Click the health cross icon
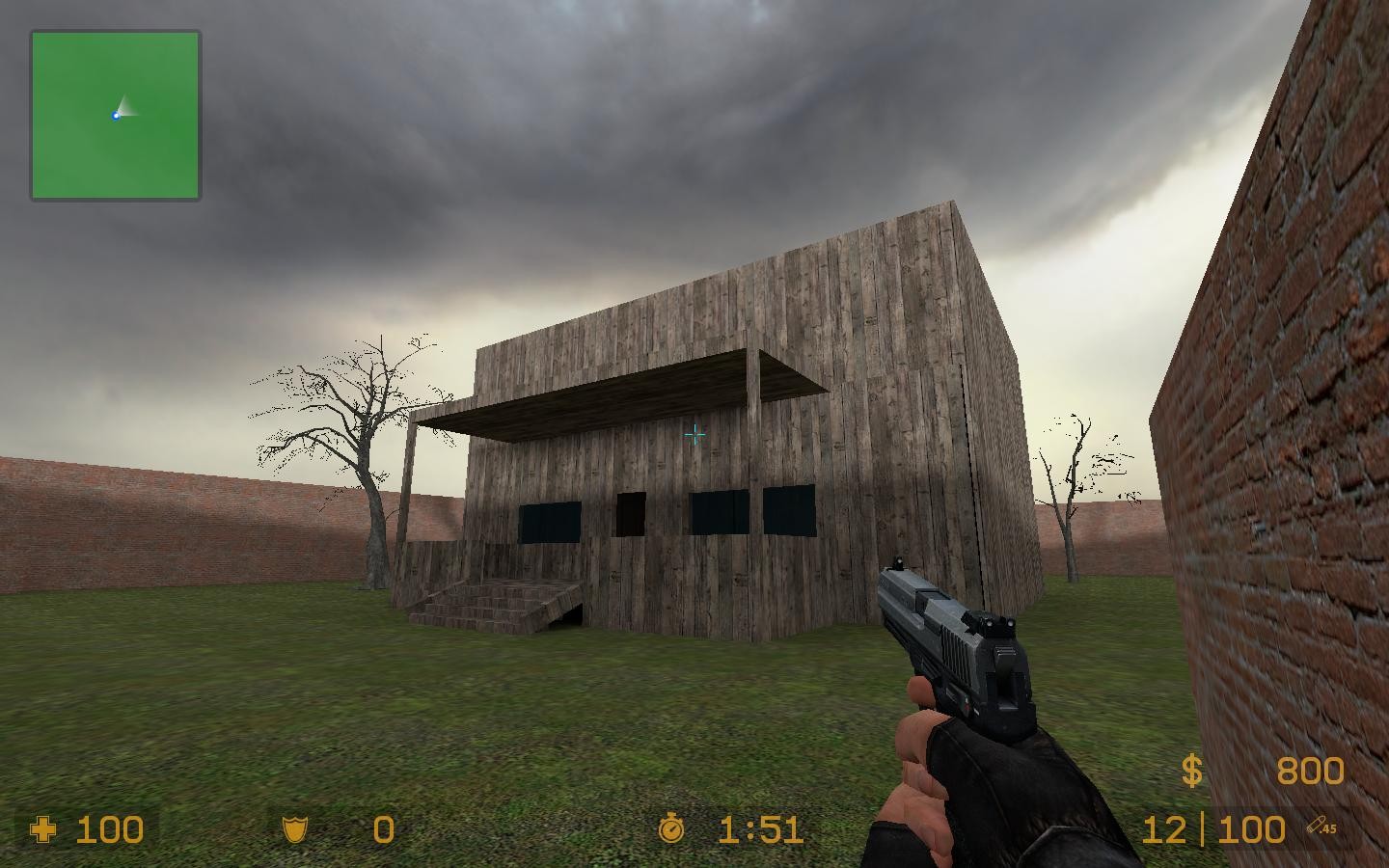The width and height of the screenshot is (1389, 868). 45,829
